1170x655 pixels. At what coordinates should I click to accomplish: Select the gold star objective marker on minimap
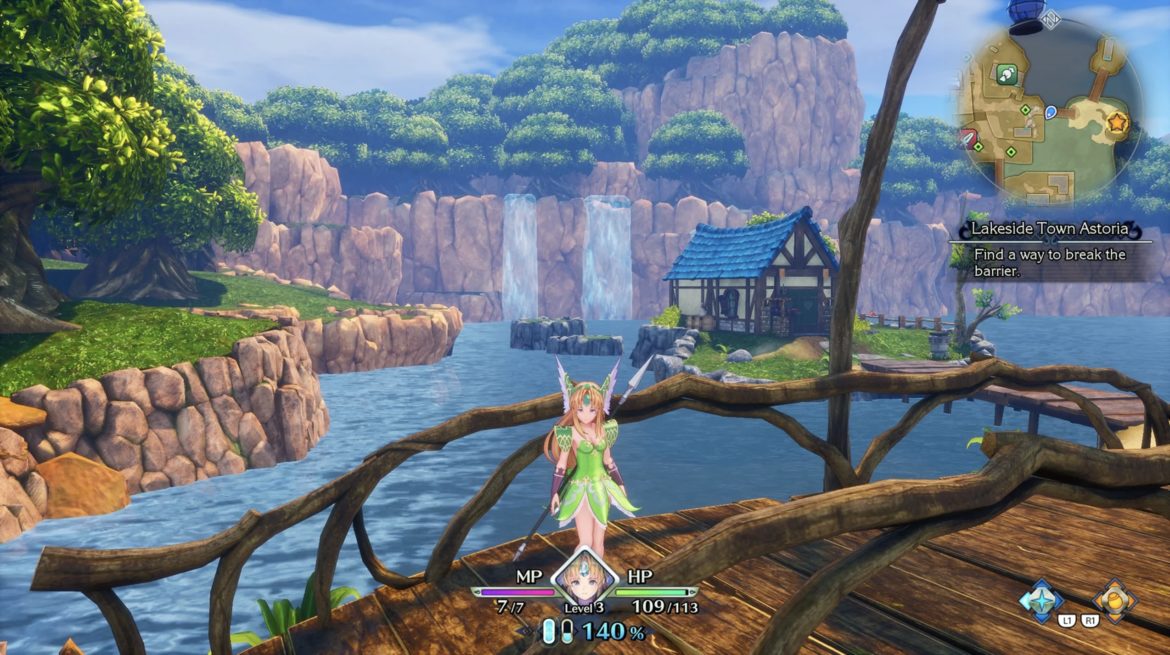click(x=1117, y=122)
